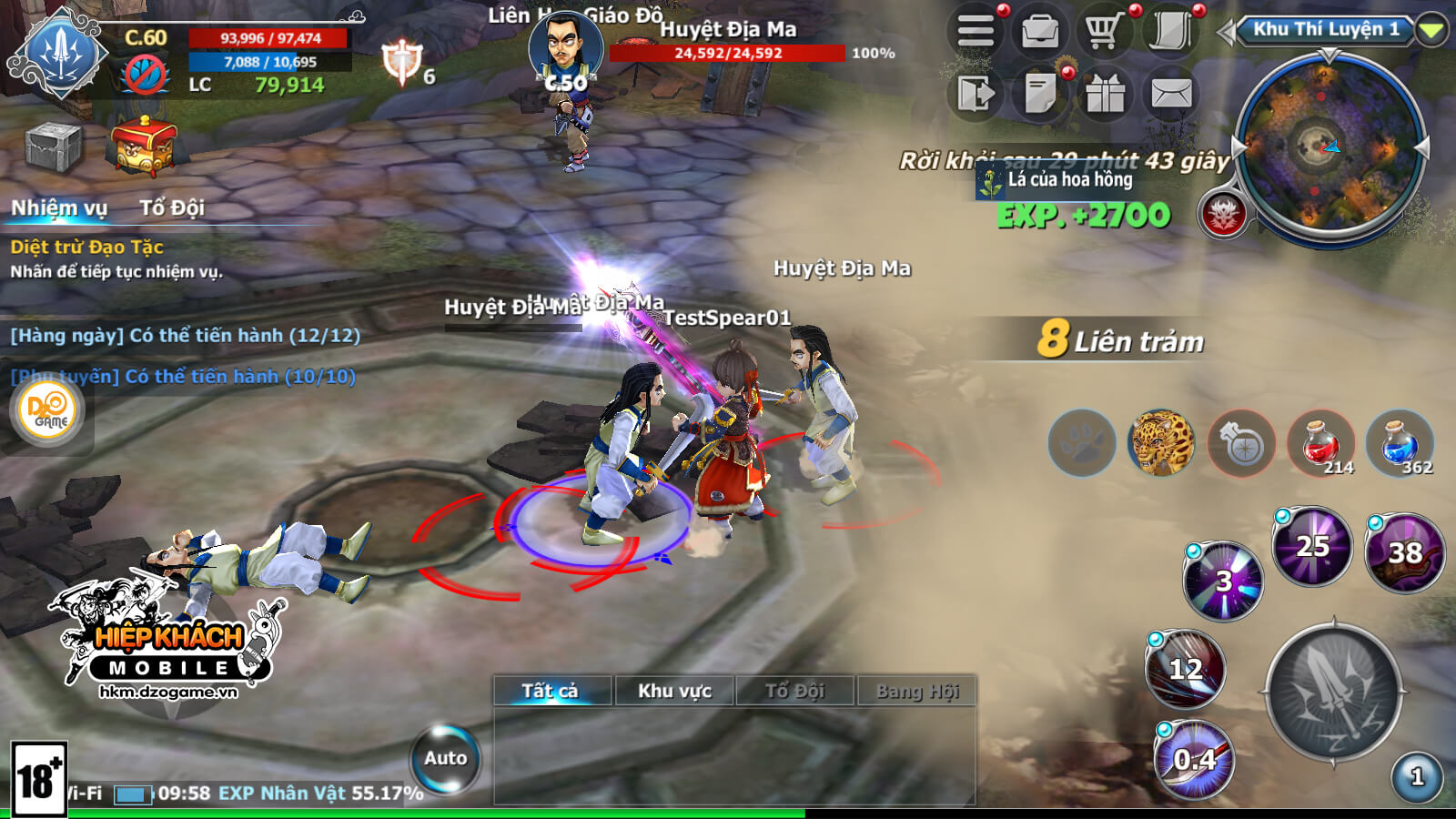This screenshot has height=819, width=1456.
Task: Tap the main sword attack button
Action: tap(1333, 693)
